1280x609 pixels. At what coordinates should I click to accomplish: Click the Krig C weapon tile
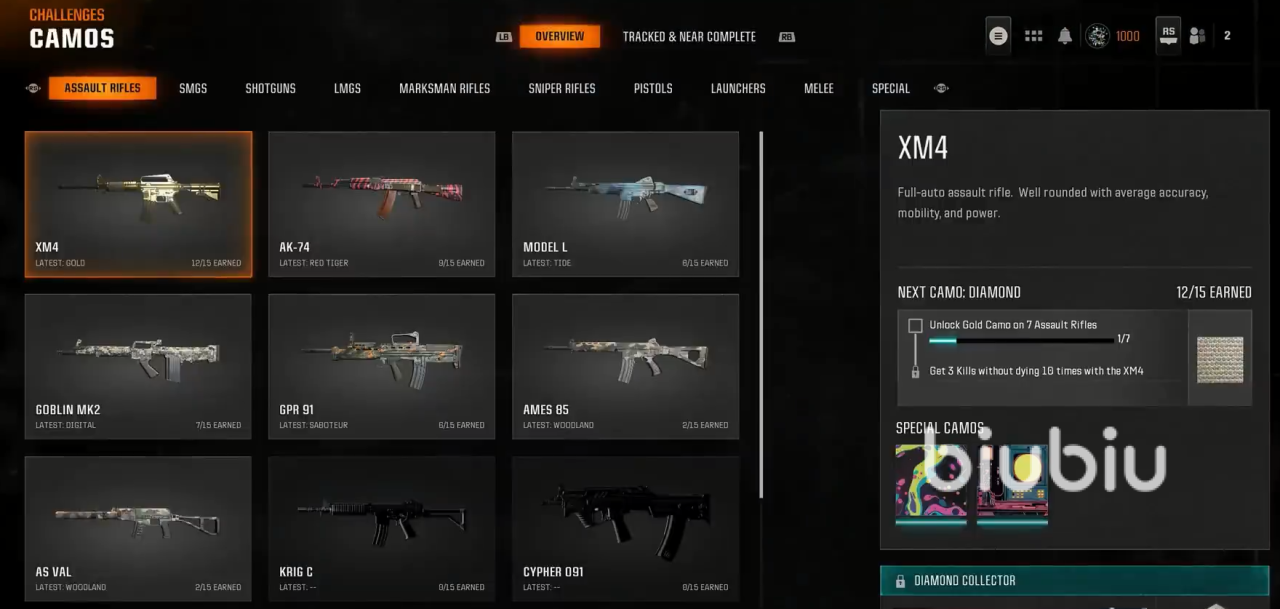coord(381,528)
